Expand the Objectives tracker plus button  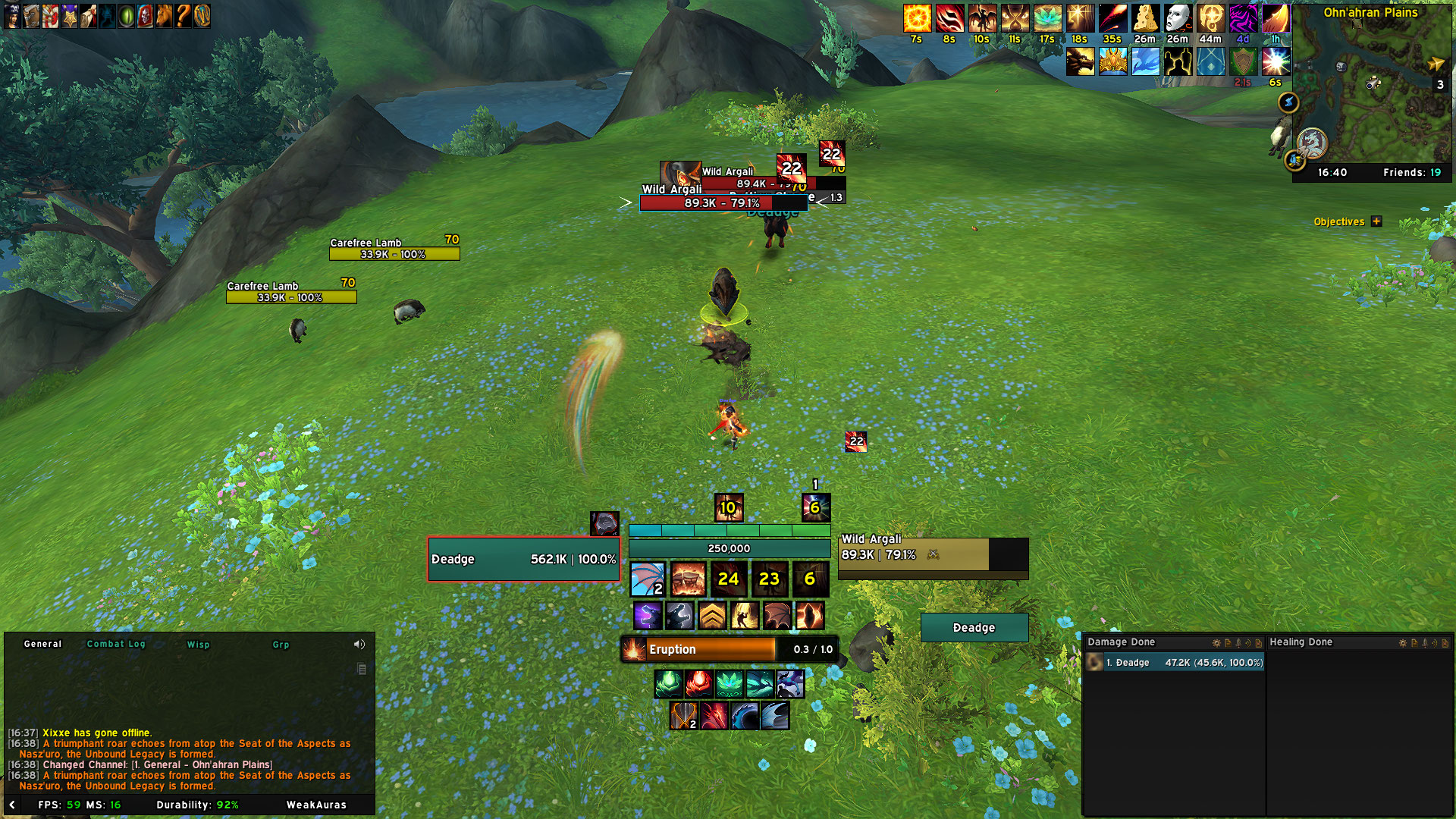tap(1376, 221)
